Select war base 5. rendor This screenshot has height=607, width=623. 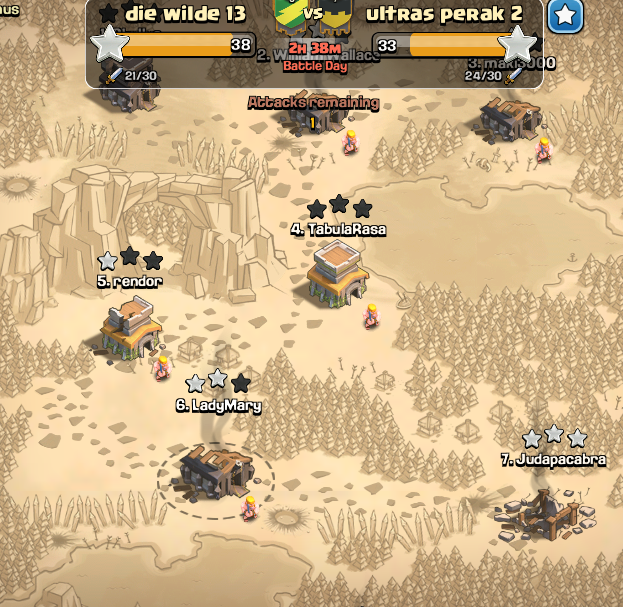[x=131, y=331]
